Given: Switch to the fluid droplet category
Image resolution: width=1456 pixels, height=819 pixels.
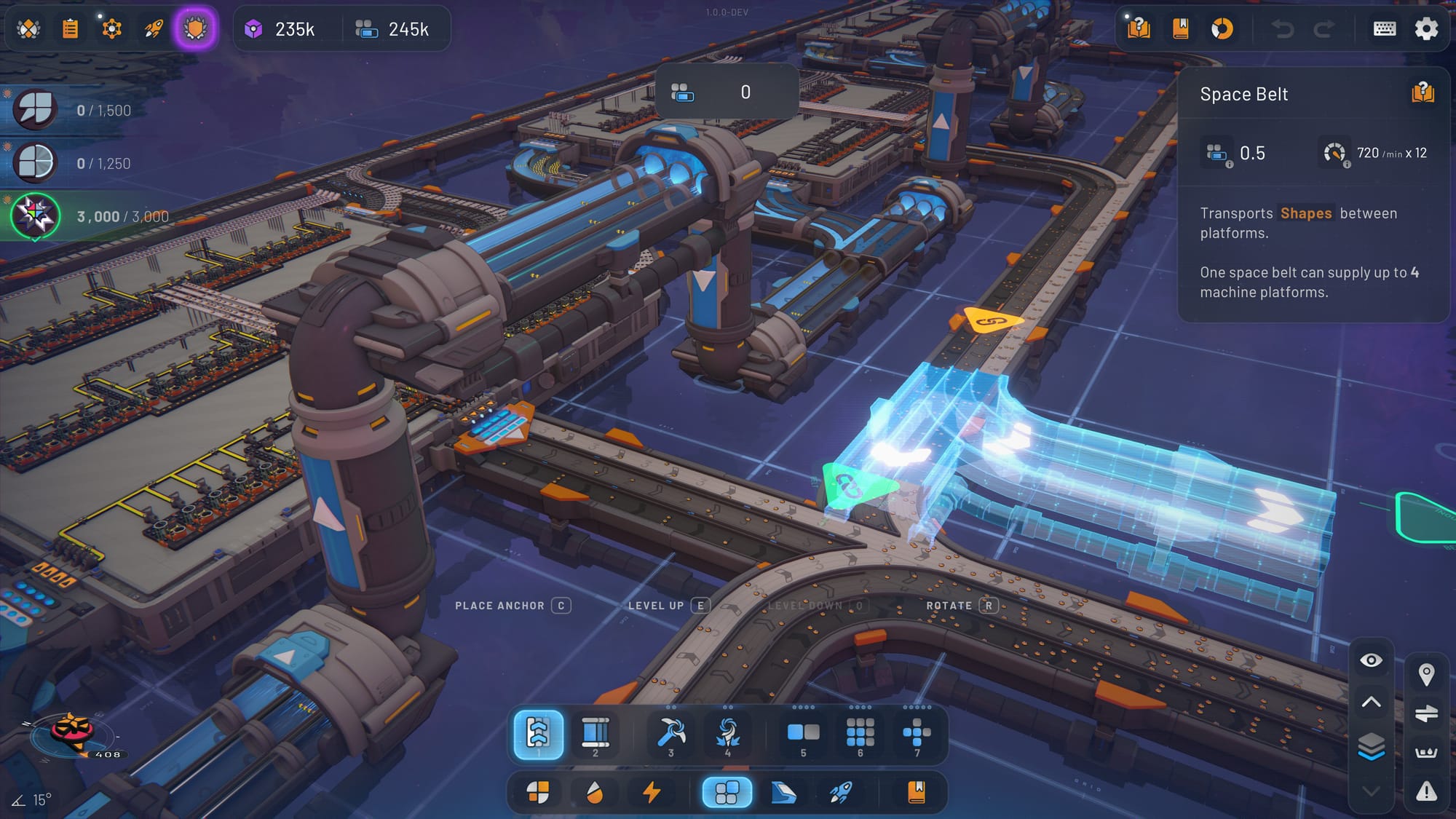Looking at the screenshot, I should pos(595,792).
